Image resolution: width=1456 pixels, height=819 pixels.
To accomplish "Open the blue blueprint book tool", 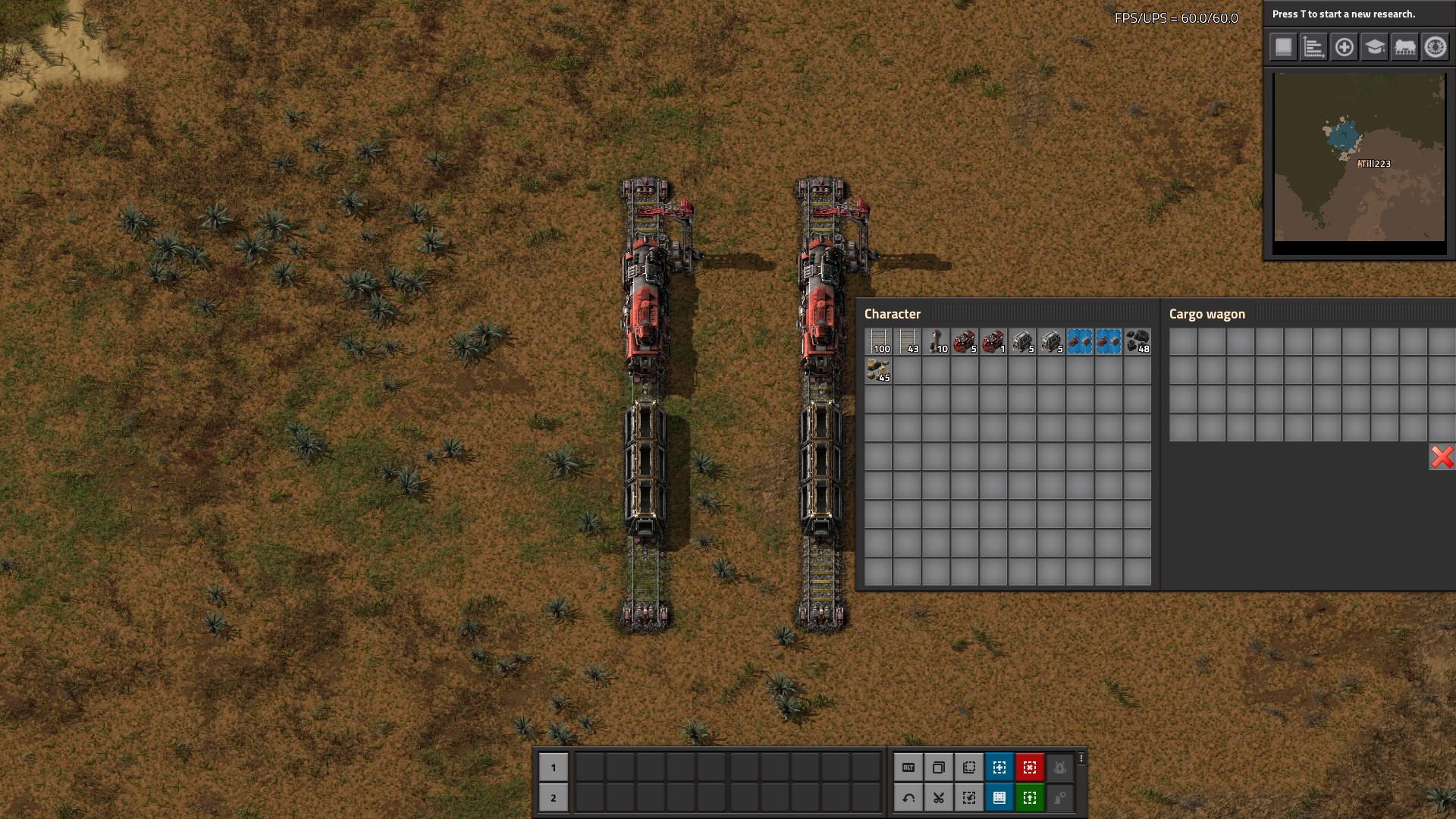I will pyautogui.click(x=999, y=798).
